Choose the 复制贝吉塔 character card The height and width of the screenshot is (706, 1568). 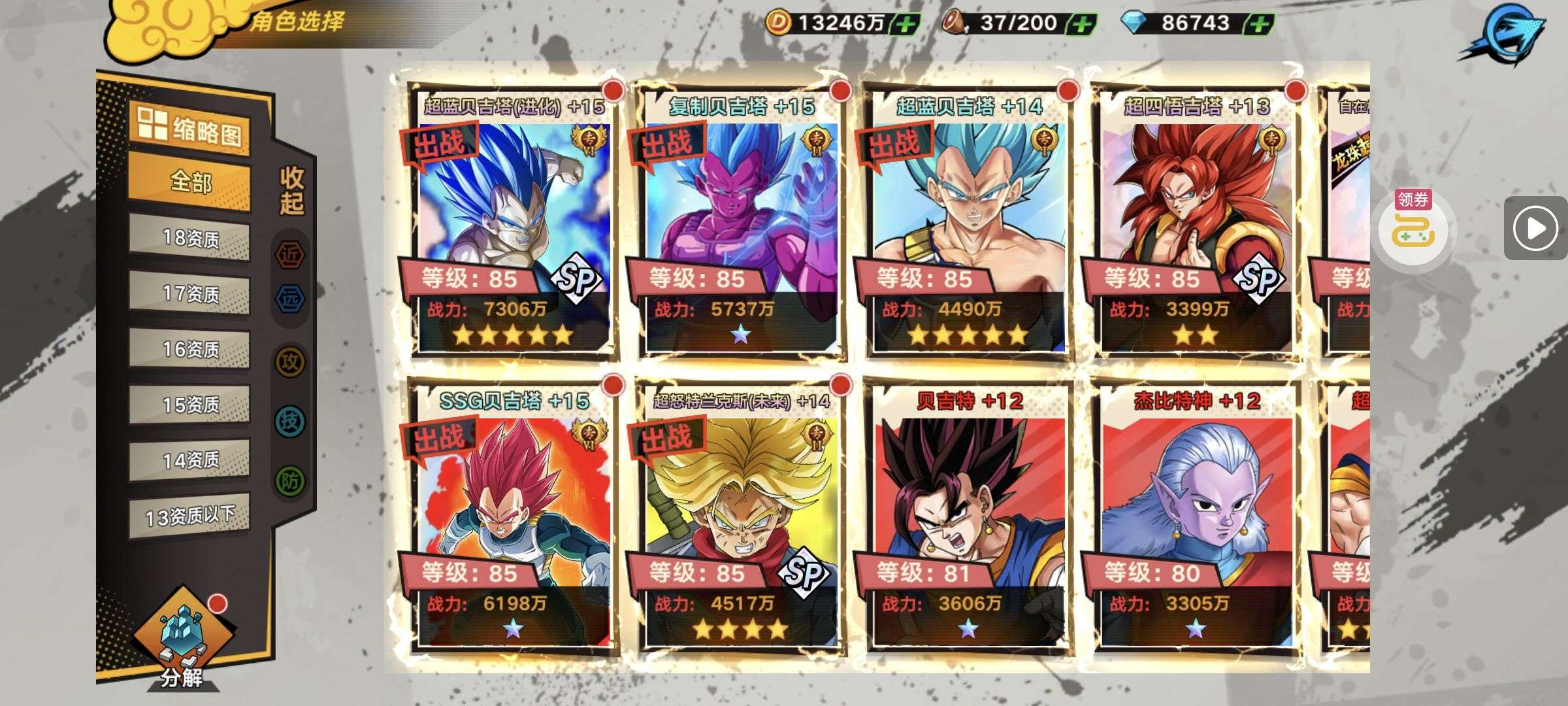pos(740,222)
